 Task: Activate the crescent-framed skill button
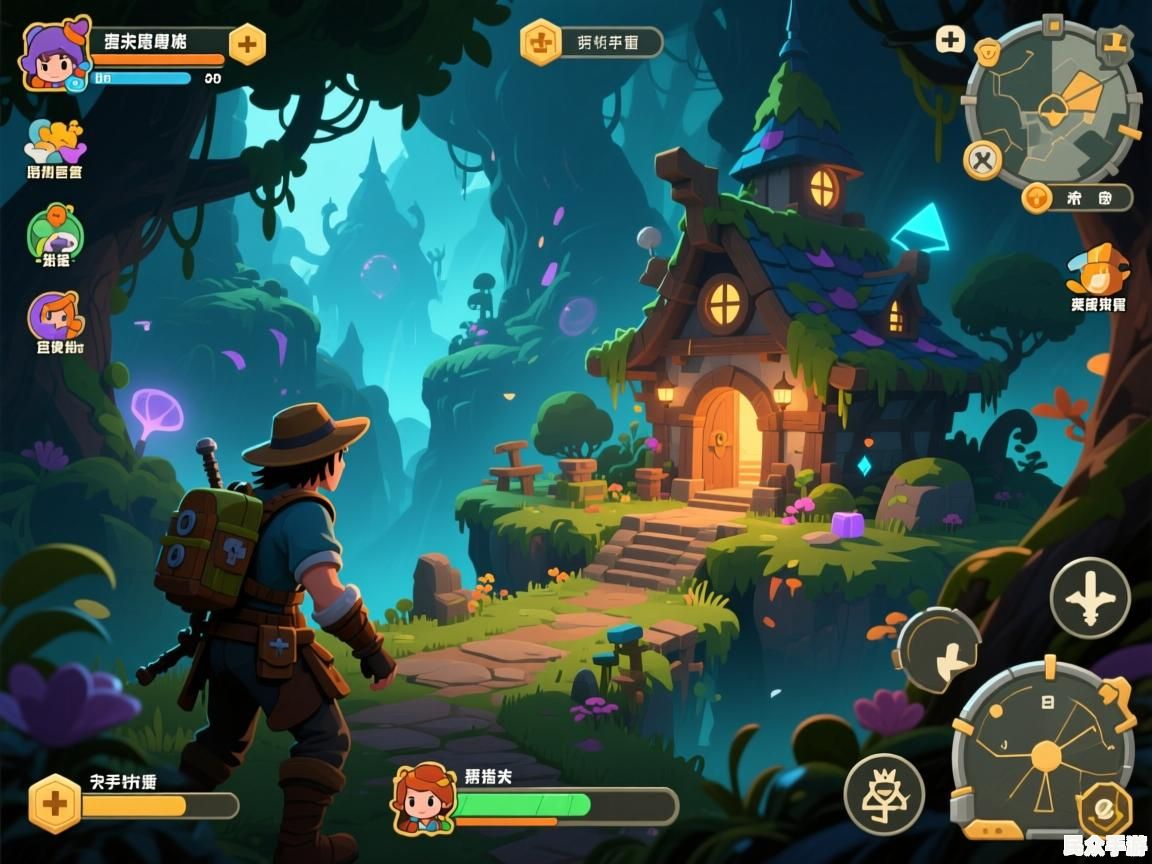pyautogui.click(x=937, y=651)
